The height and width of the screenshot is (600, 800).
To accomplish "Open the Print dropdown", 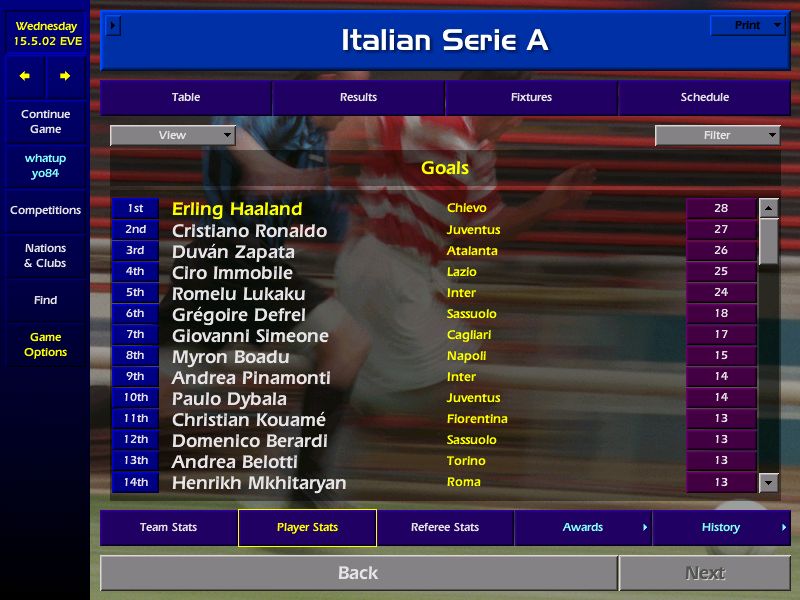I will click(x=748, y=26).
